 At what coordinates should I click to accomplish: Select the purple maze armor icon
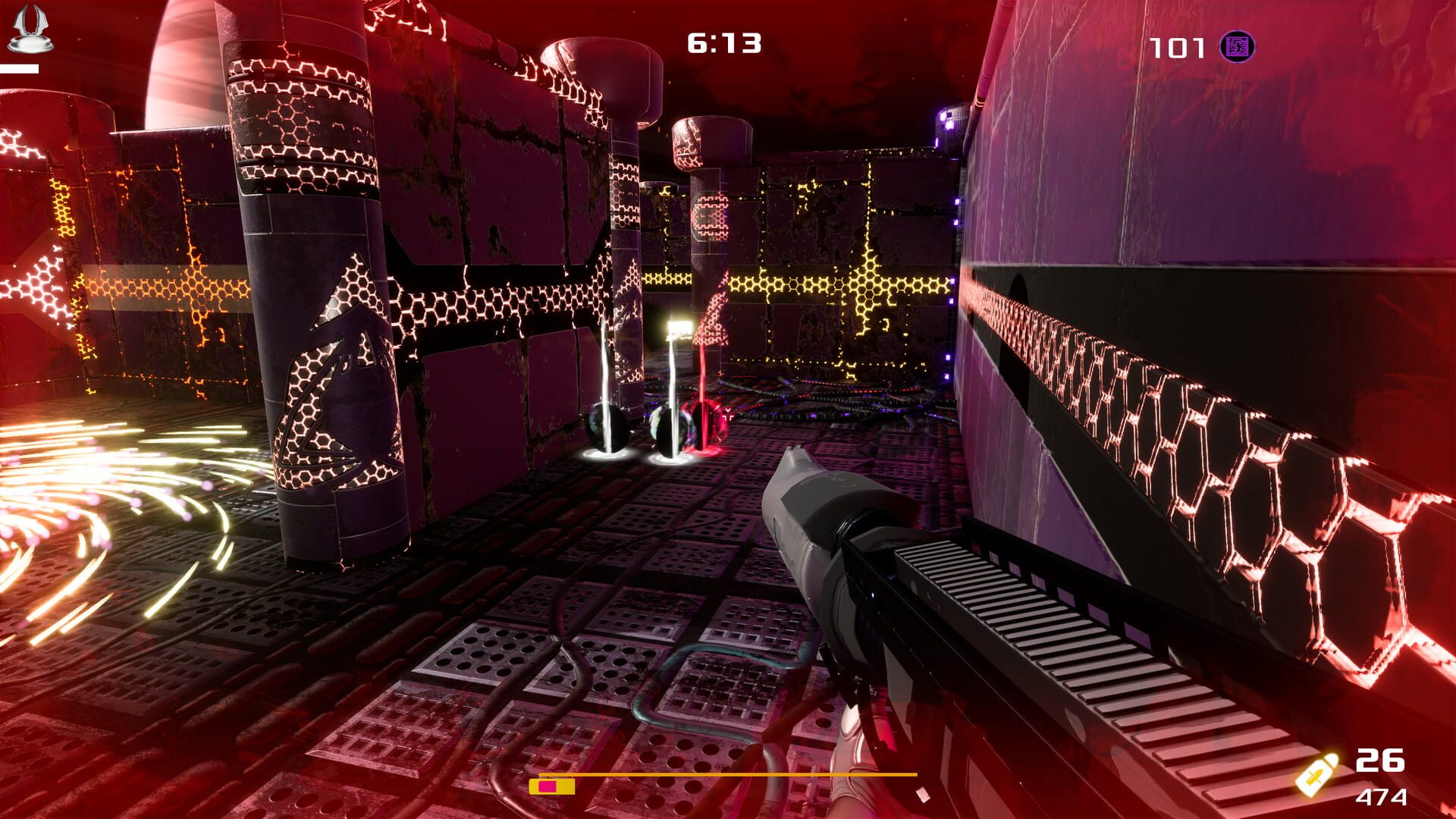tap(1239, 45)
